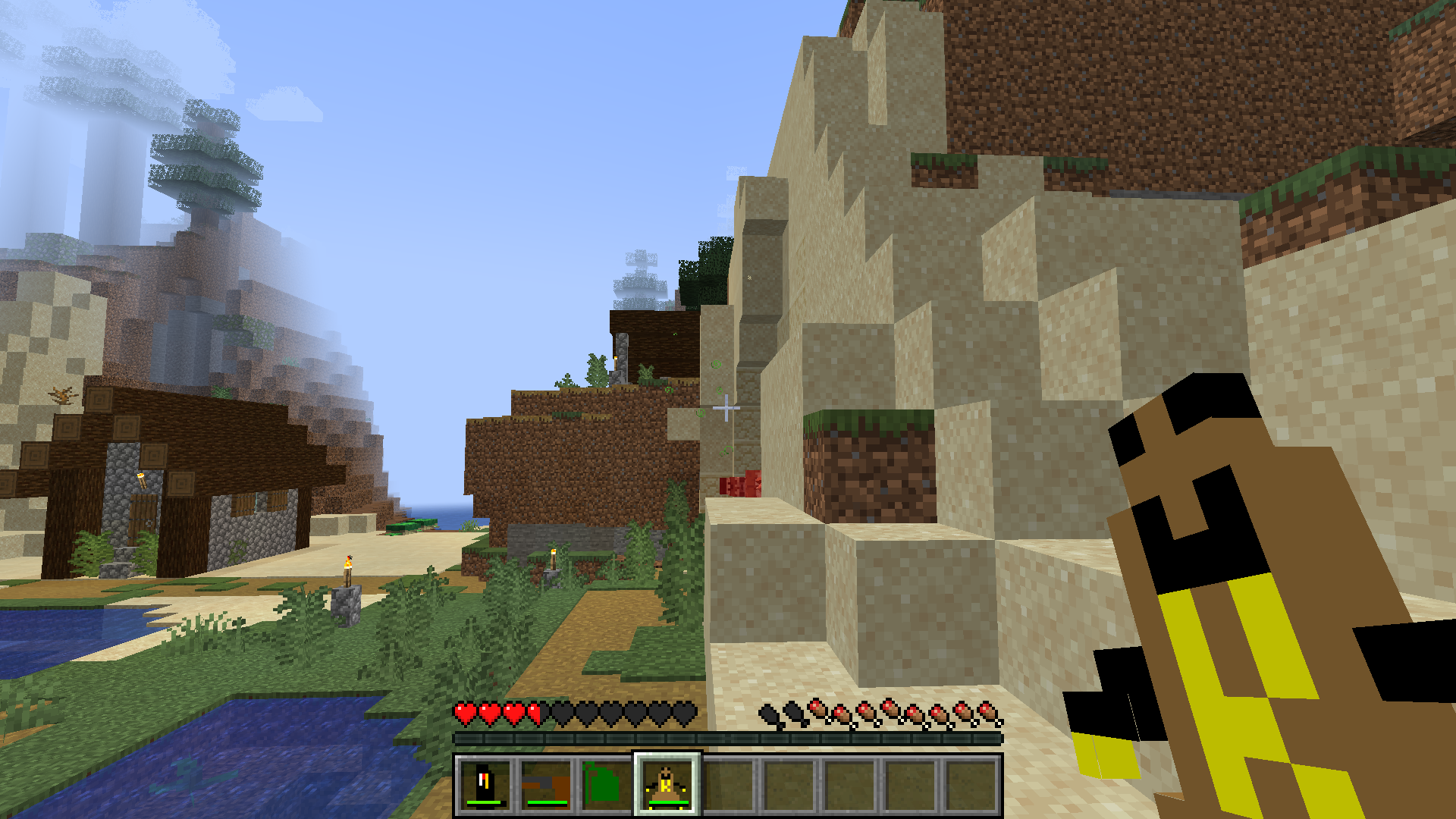Click the experience bar above the hotbar

point(728,737)
